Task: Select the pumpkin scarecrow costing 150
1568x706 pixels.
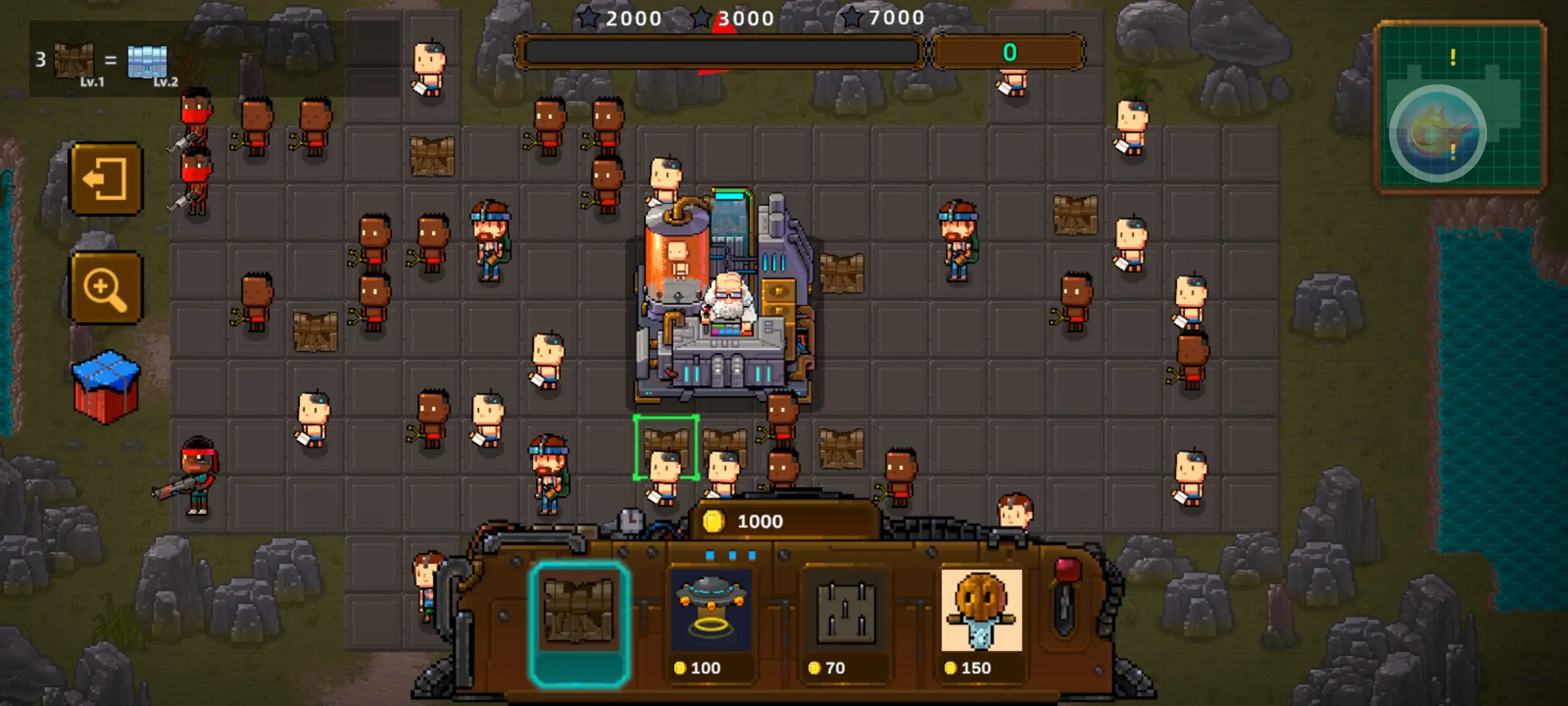Action: tap(981, 622)
